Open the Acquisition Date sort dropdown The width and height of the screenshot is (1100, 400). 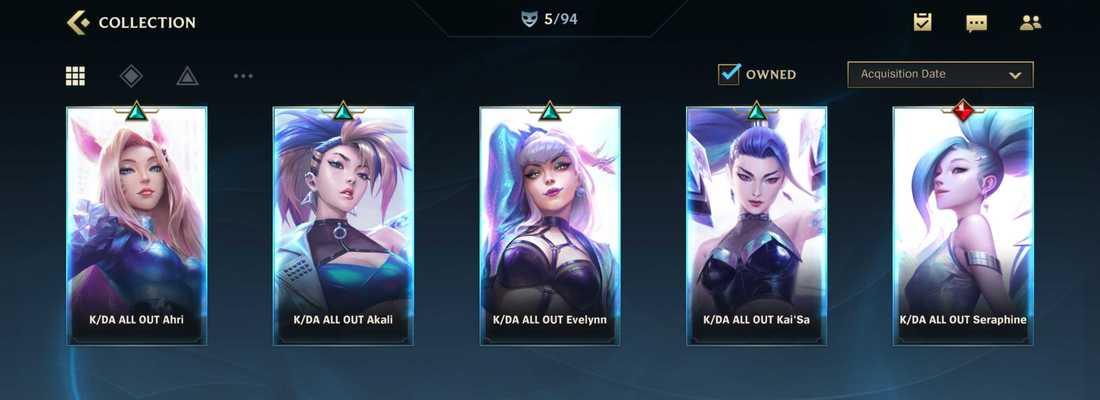point(940,74)
